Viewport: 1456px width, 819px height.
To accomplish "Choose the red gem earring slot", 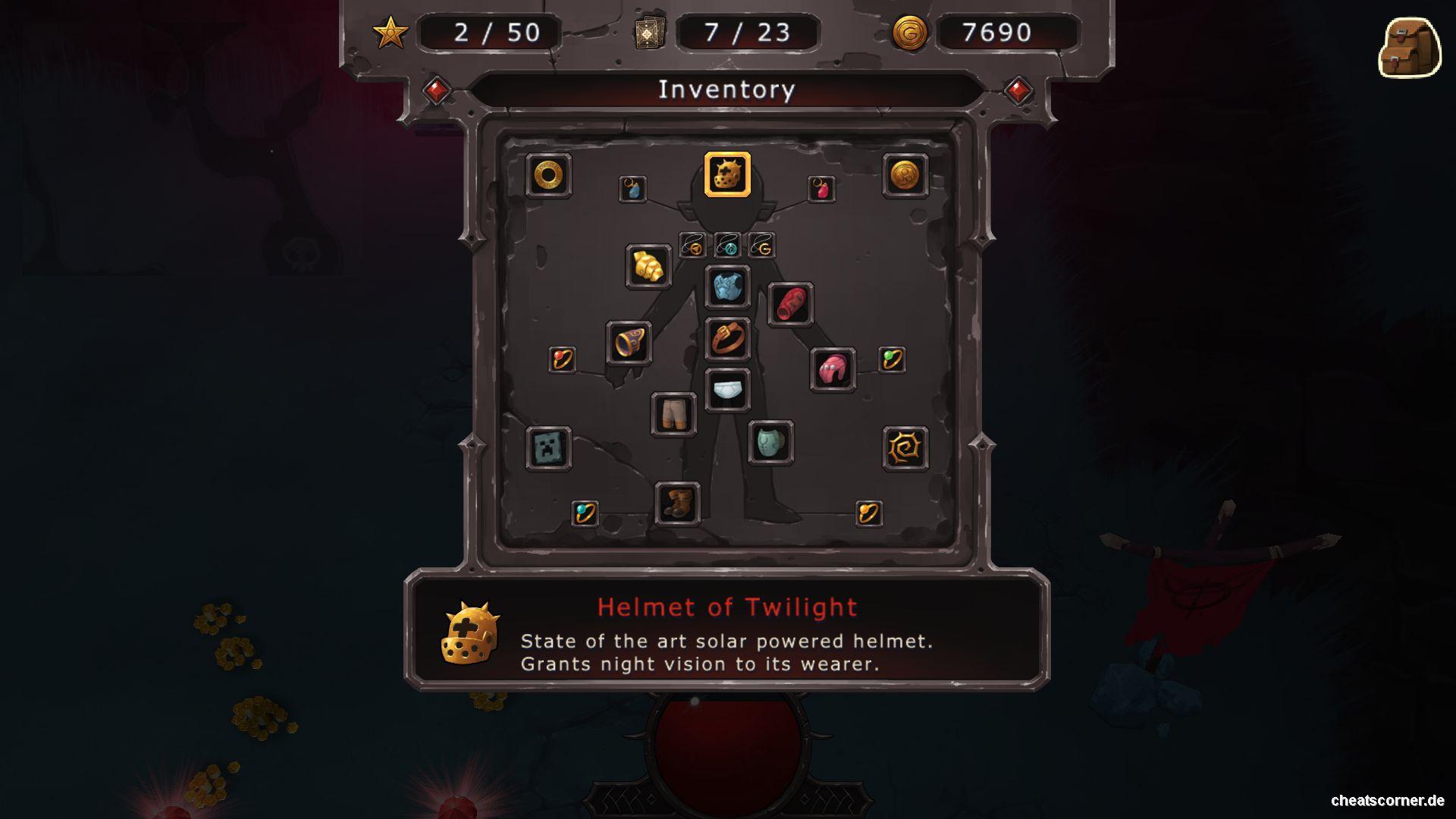I will [821, 189].
